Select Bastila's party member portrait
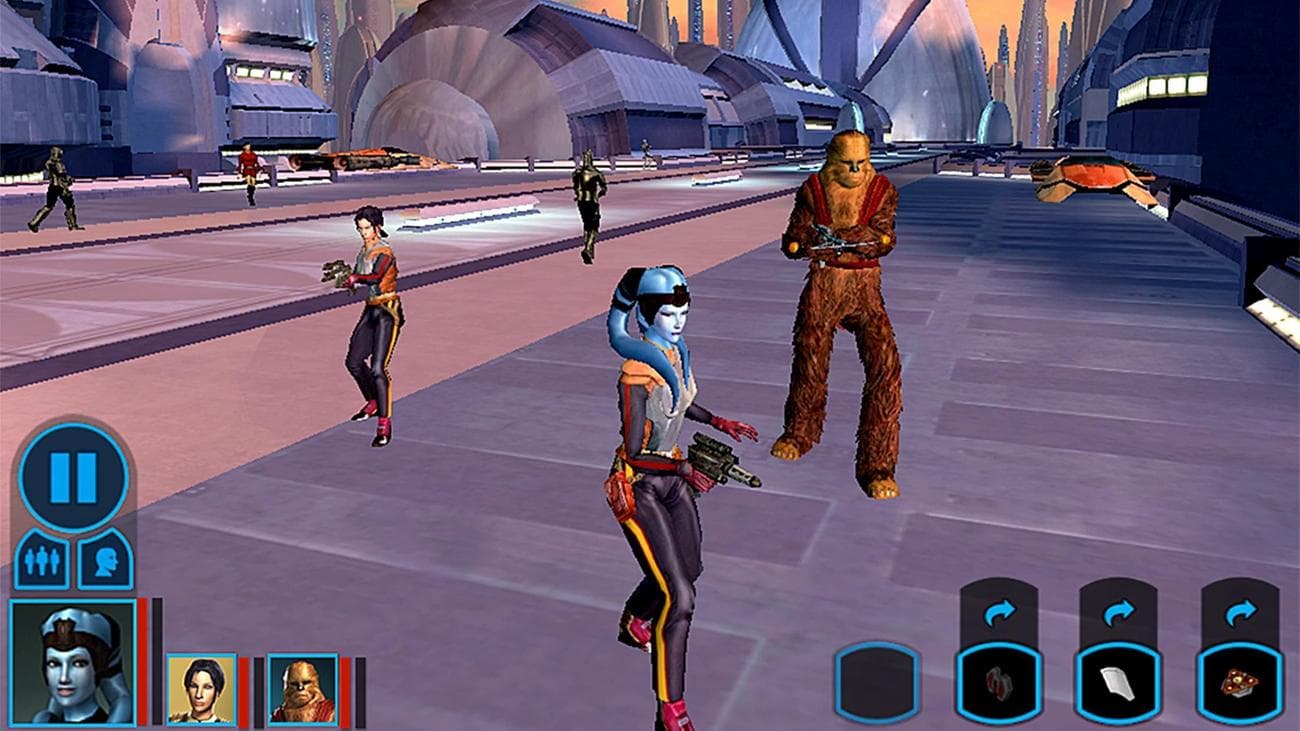The height and width of the screenshot is (731, 1300). tap(199, 691)
